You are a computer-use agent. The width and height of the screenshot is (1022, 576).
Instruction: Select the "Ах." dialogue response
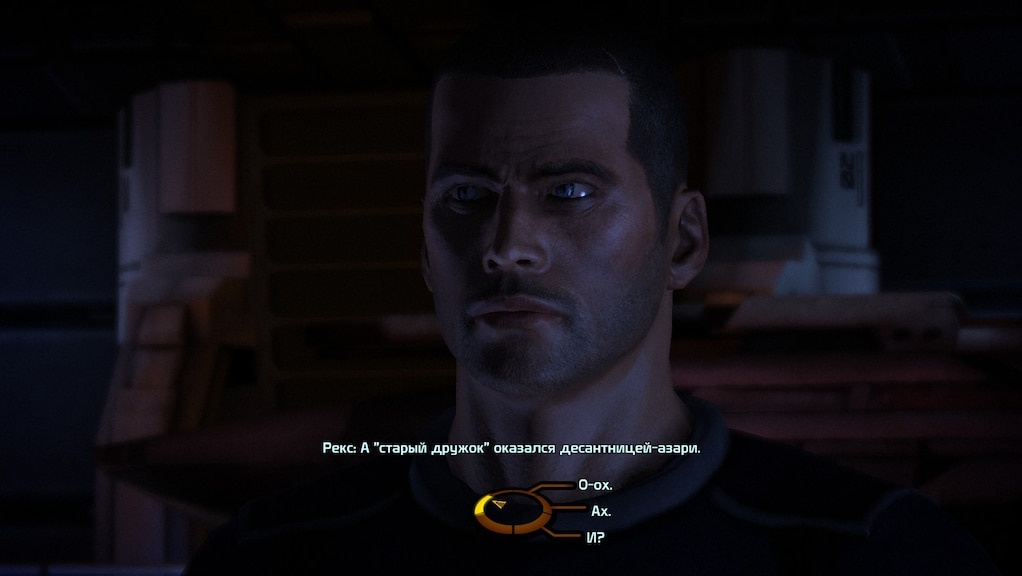coord(601,511)
